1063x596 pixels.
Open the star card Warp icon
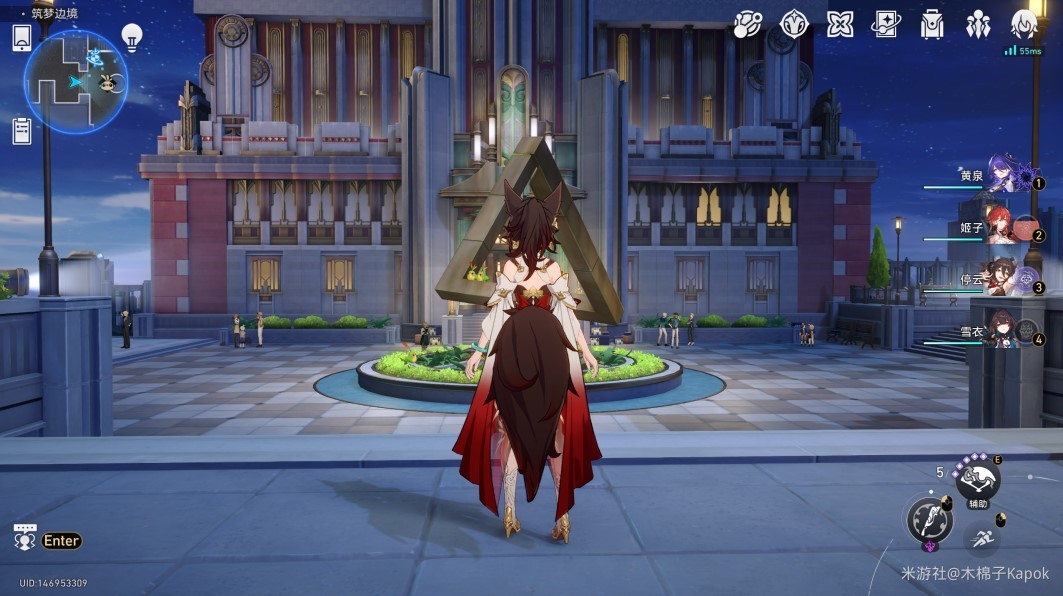[x=886, y=24]
